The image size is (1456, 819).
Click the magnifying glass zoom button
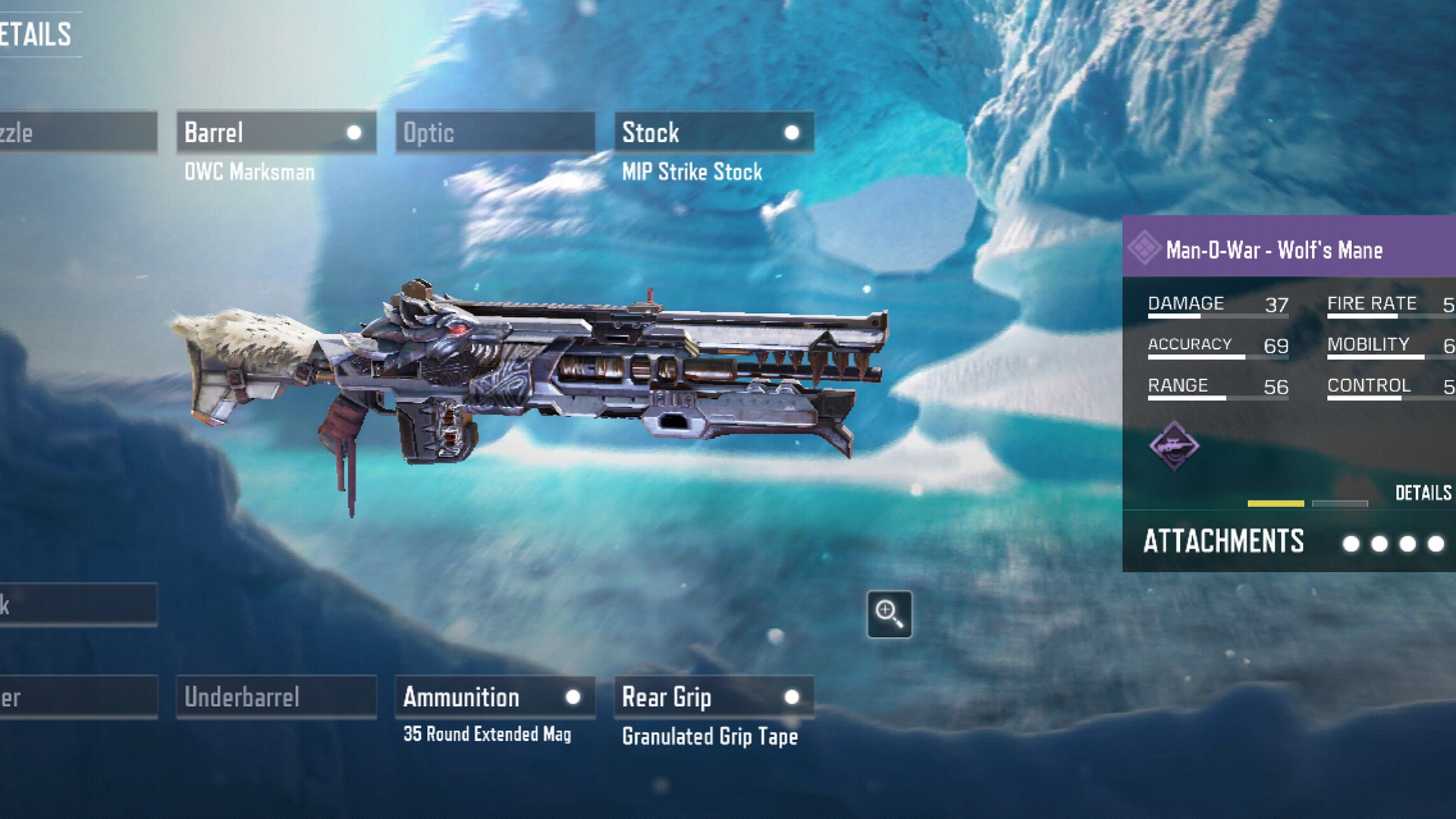click(x=889, y=613)
